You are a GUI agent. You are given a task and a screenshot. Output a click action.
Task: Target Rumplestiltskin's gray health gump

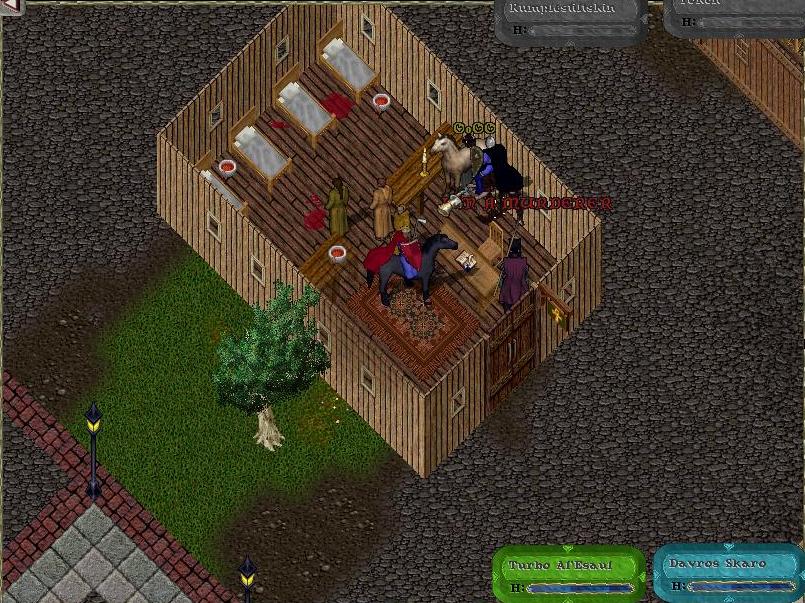[x=572, y=22]
